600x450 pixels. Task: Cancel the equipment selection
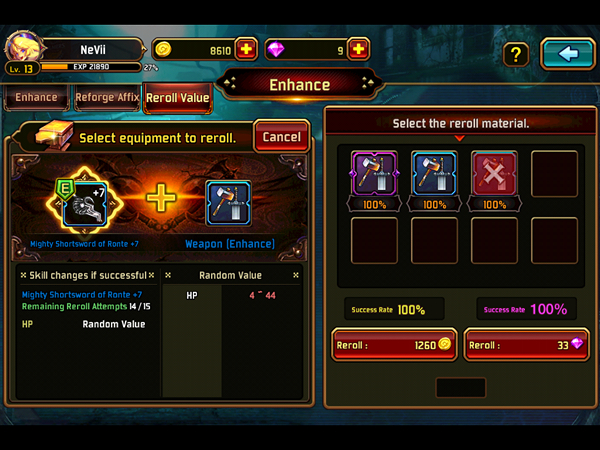click(x=281, y=137)
